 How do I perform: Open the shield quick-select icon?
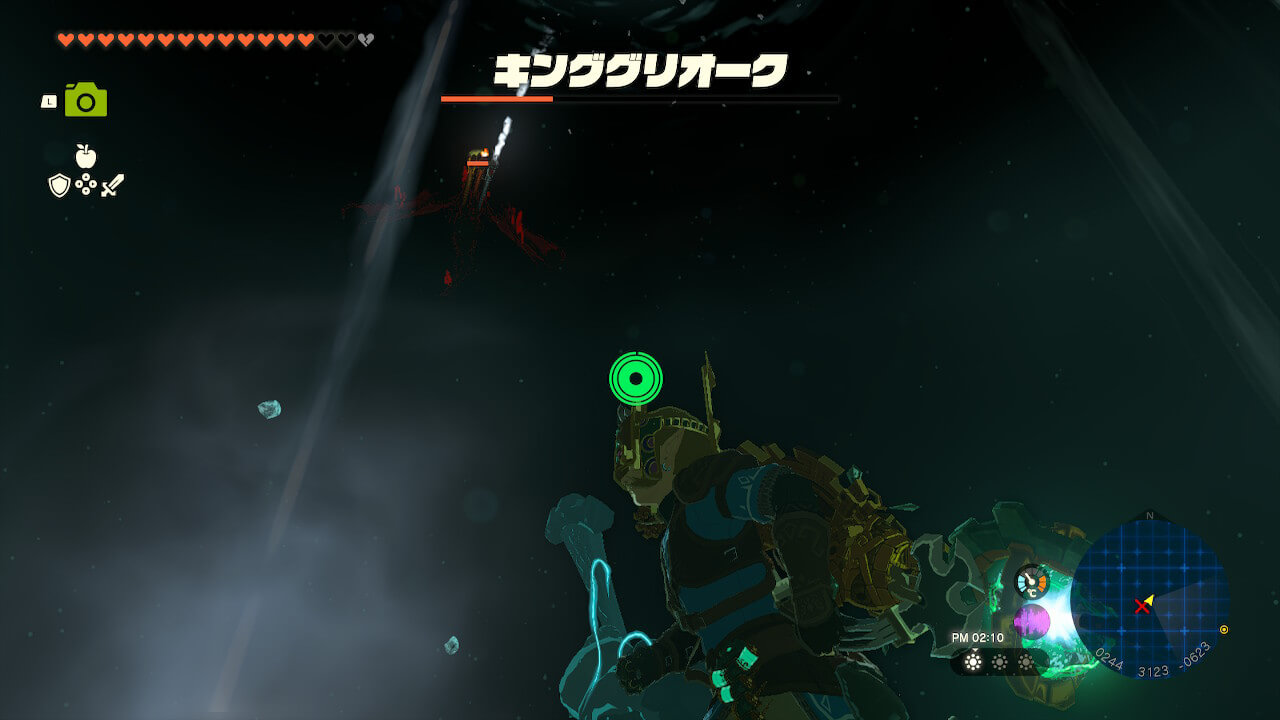tap(59, 185)
